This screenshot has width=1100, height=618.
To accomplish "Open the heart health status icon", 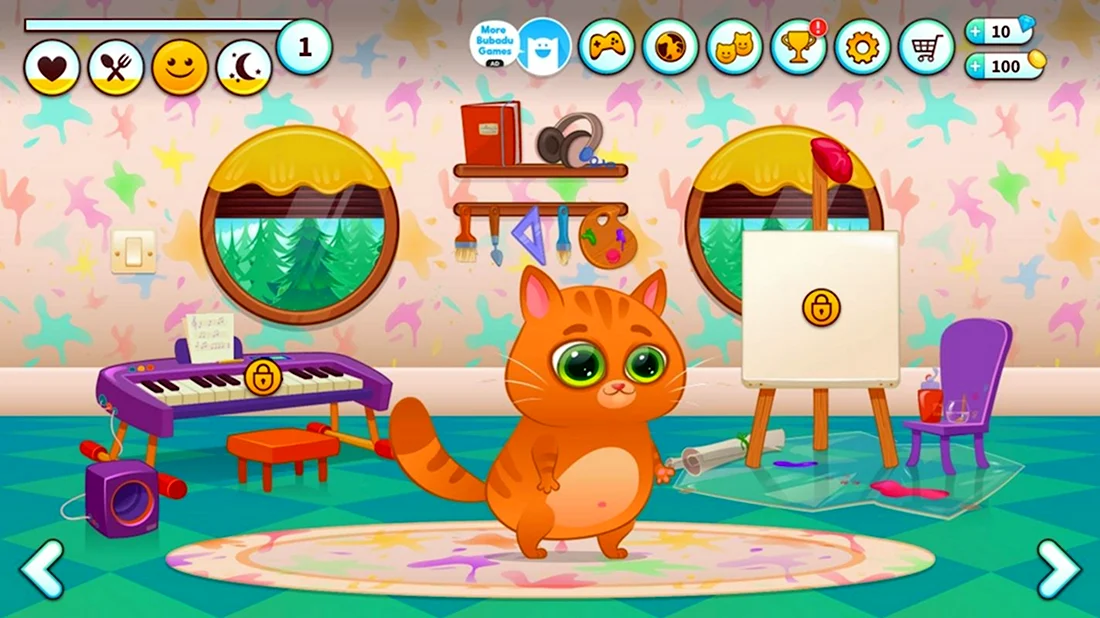I will point(52,68).
